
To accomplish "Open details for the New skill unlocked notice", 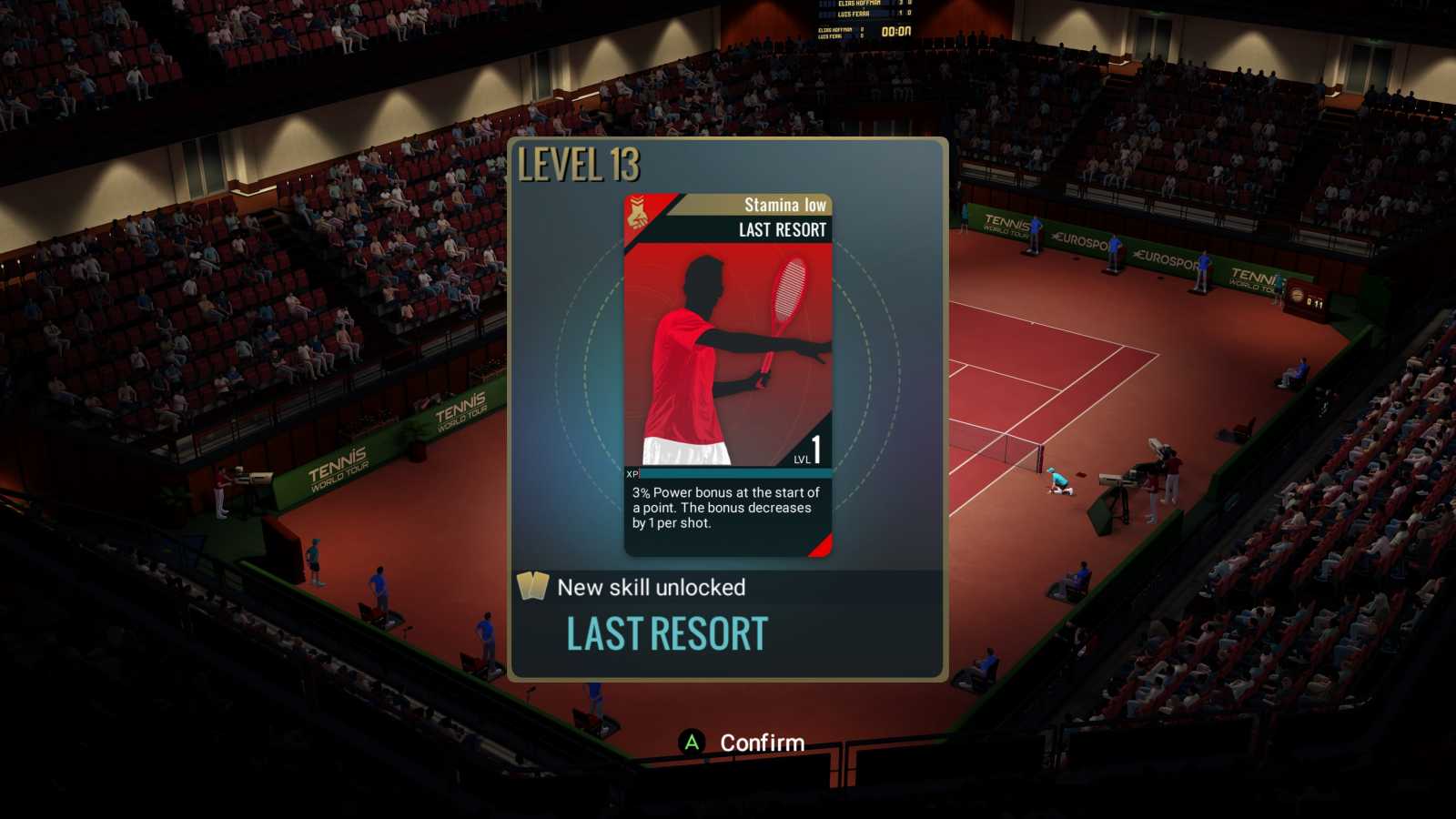I will [x=652, y=588].
